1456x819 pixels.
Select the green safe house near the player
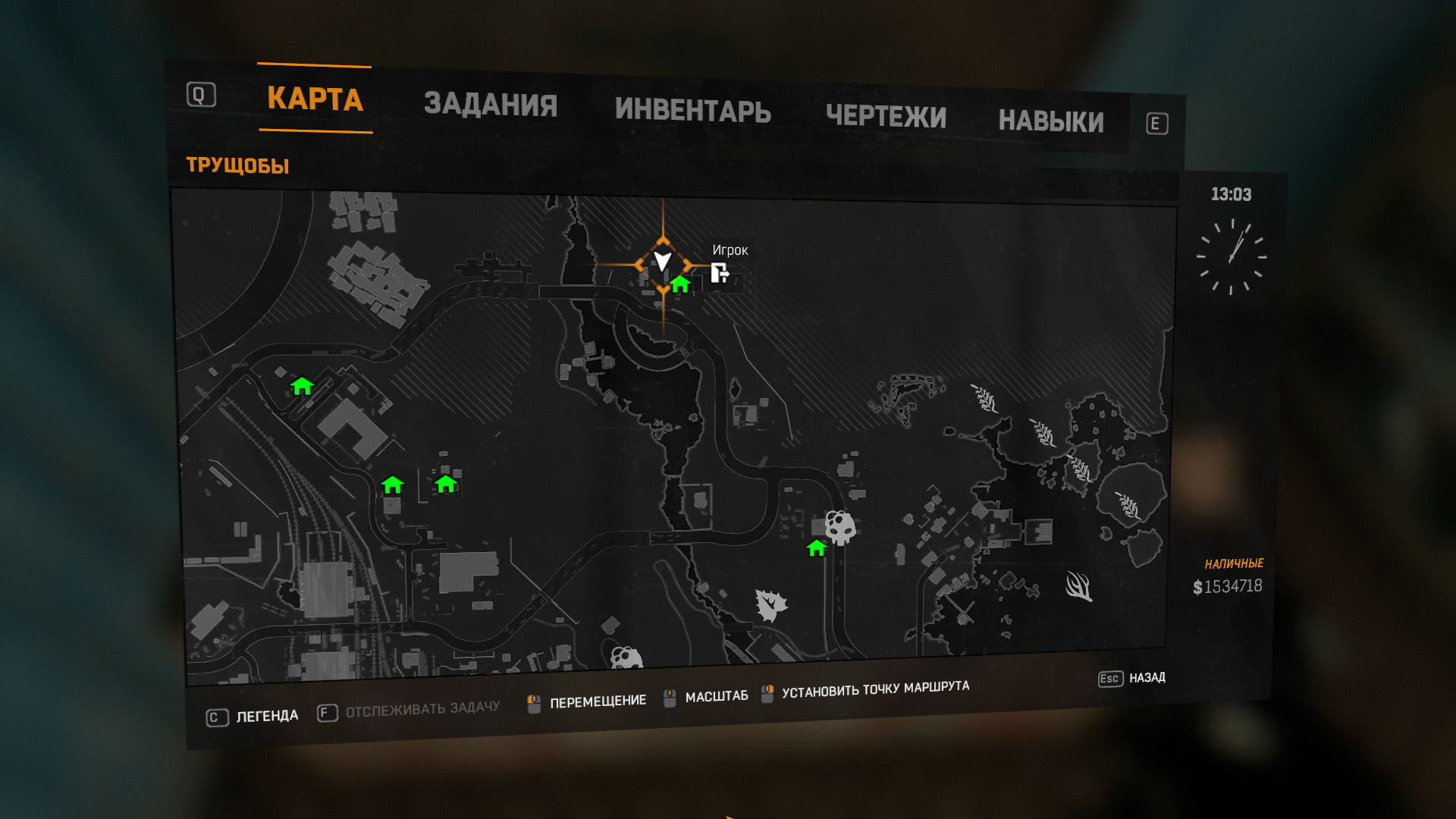(x=679, y=287)
